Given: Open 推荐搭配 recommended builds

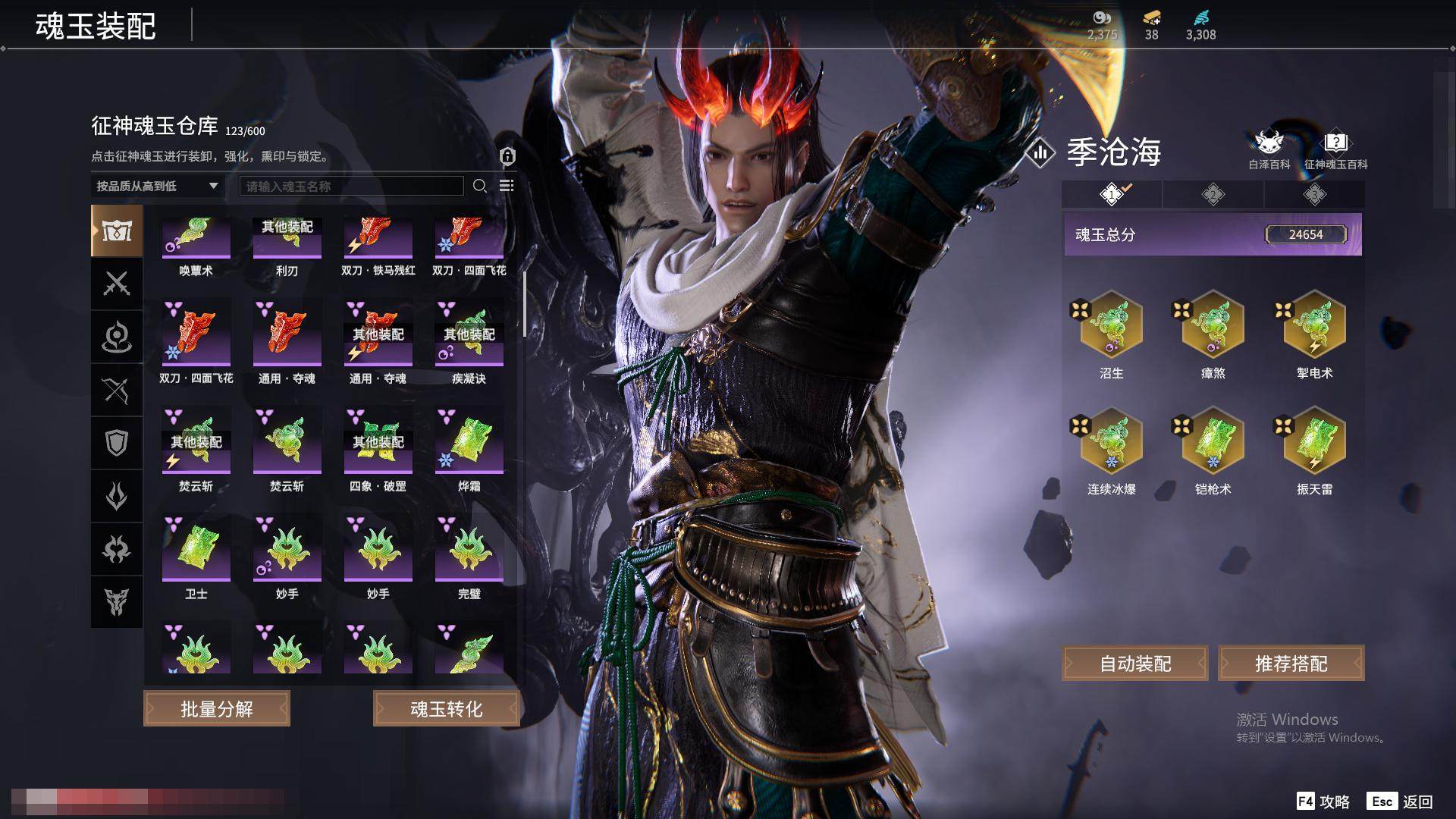Looking at the screenshot, I should (1291, 664).
